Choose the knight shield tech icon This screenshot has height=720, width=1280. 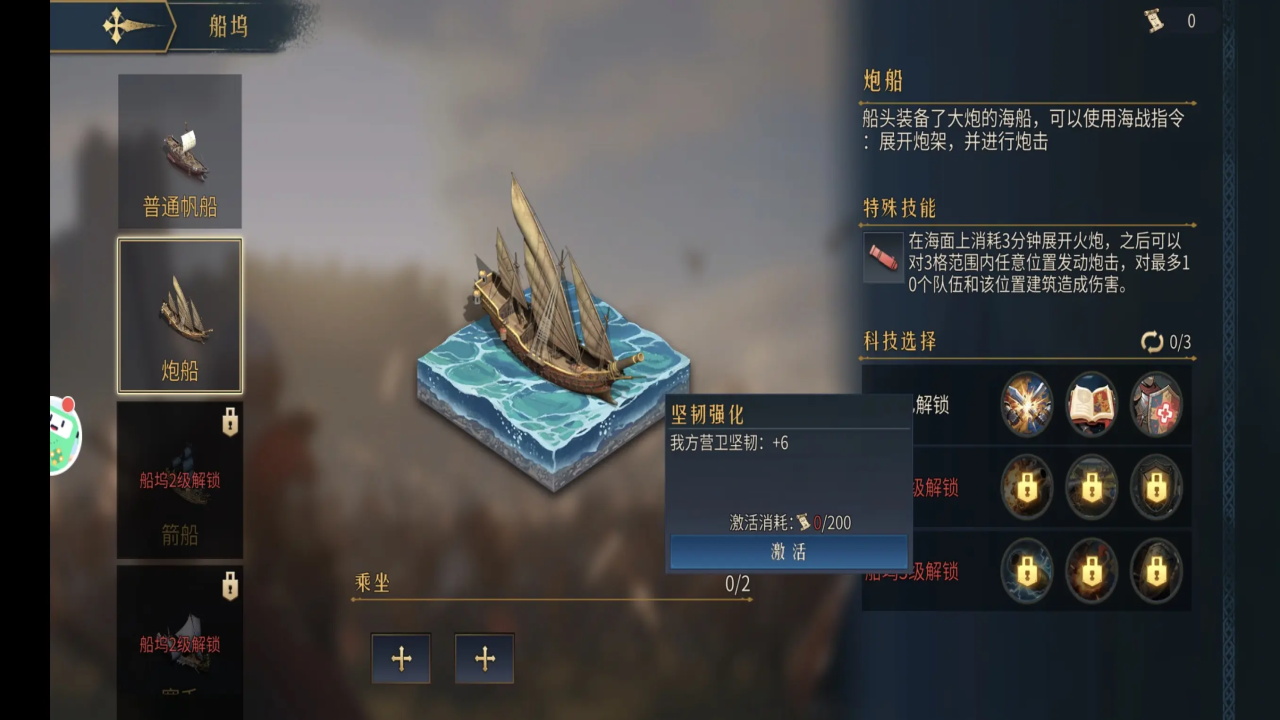pyautogui.click(x=1156, y=405)
